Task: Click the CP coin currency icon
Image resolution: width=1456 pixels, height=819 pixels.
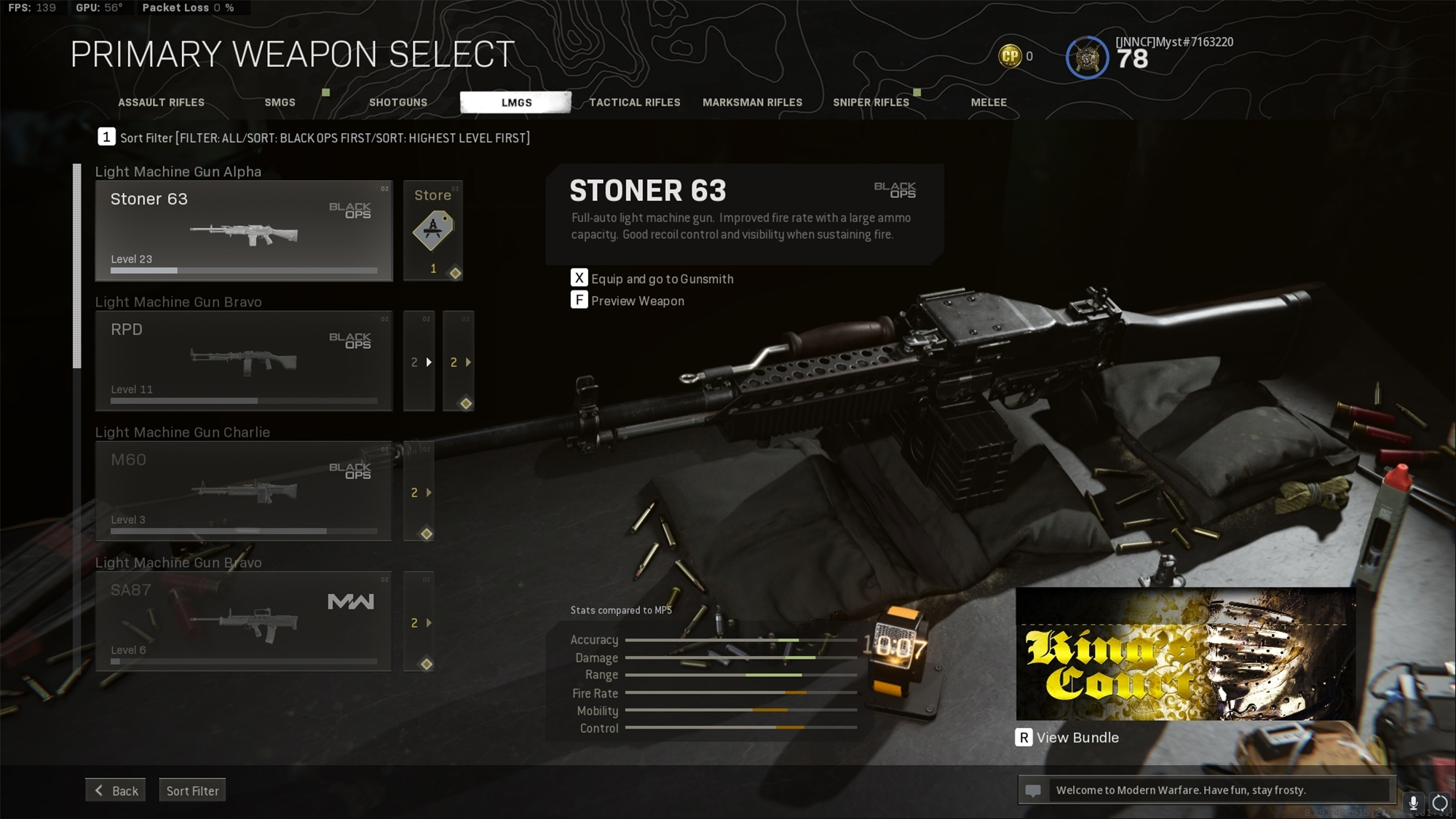Action: pyautogui.click(x=1010, y=56)
